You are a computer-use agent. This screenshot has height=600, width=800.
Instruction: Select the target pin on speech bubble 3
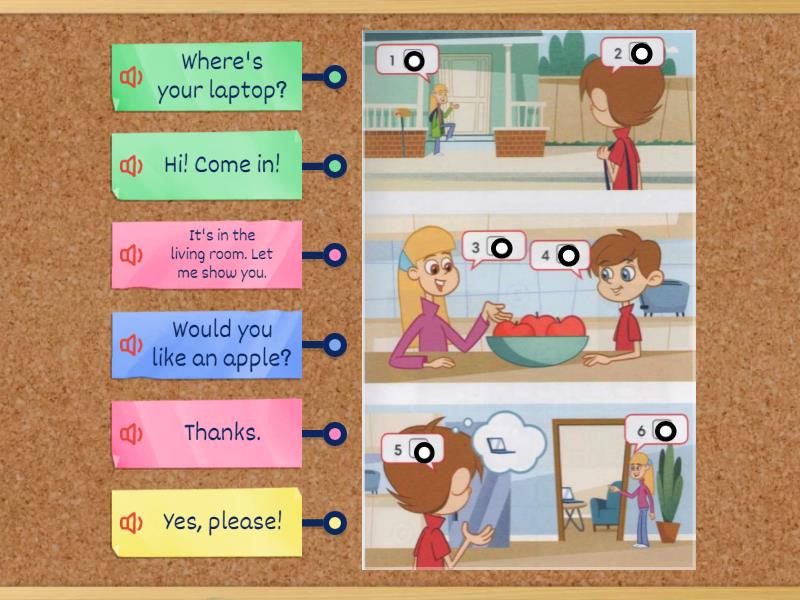(x=503, y=247)
